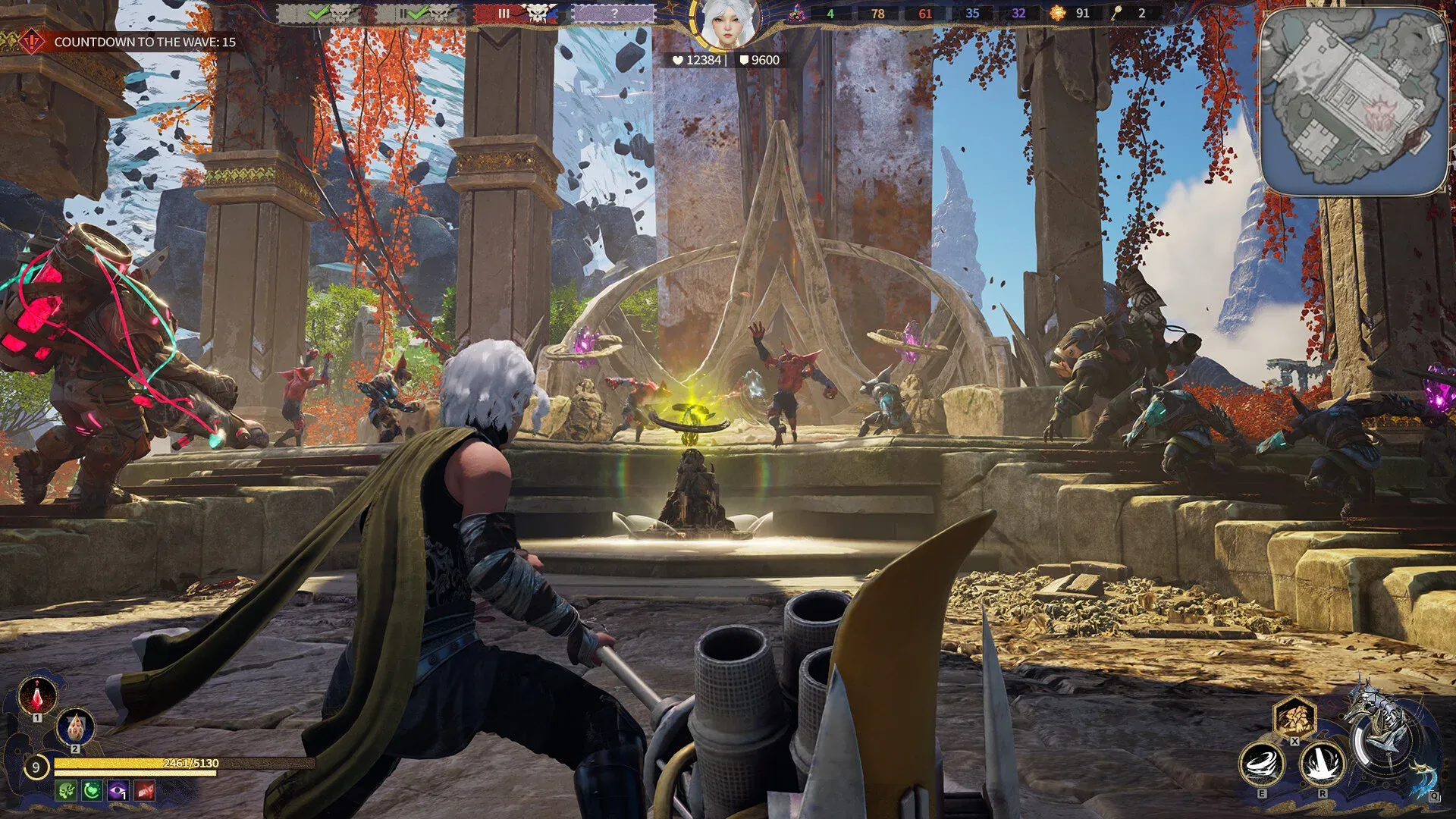Click the gem pile resource icon

[x=796, y=14]
